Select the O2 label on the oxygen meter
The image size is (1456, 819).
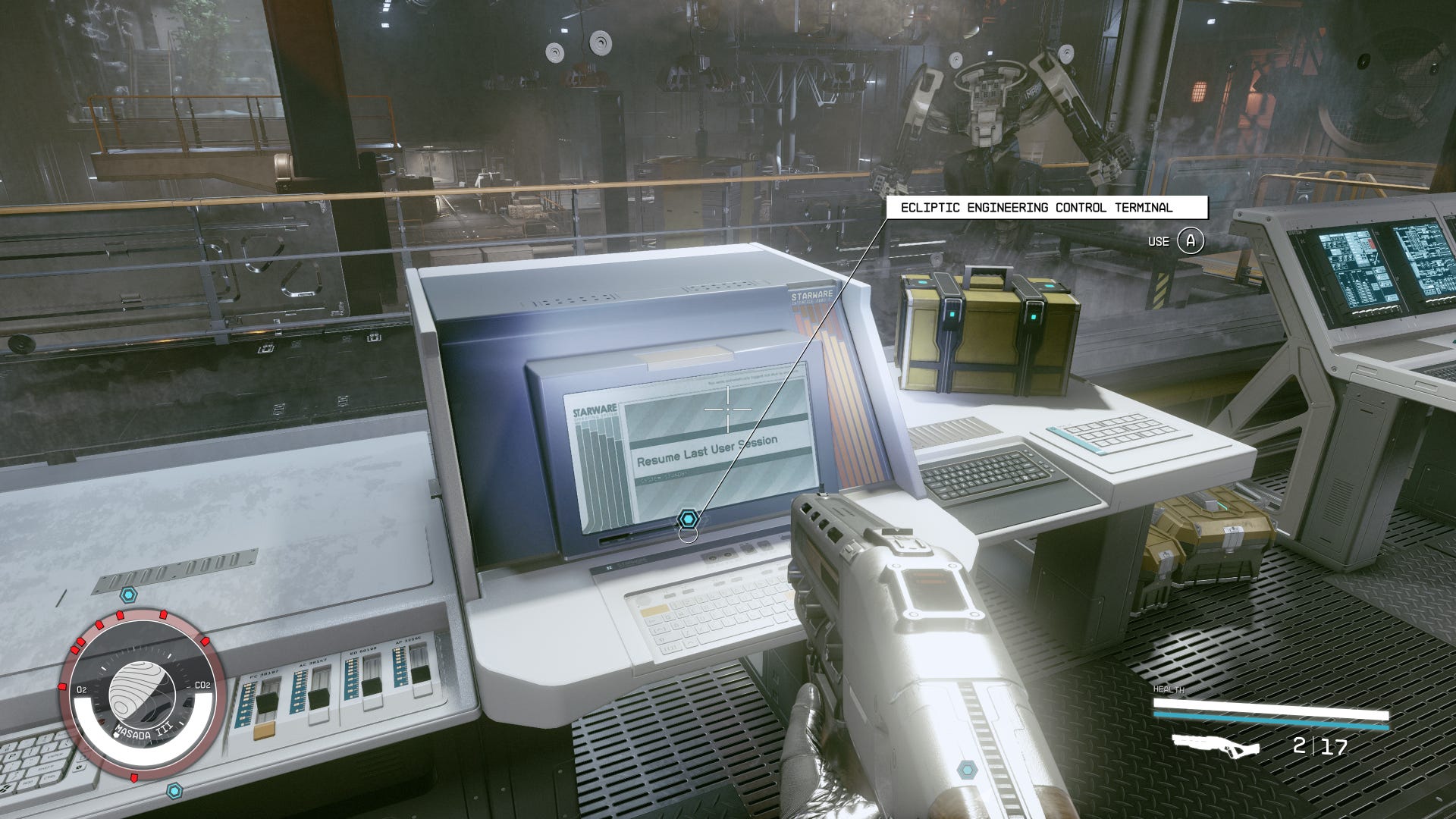coord(82,689)
